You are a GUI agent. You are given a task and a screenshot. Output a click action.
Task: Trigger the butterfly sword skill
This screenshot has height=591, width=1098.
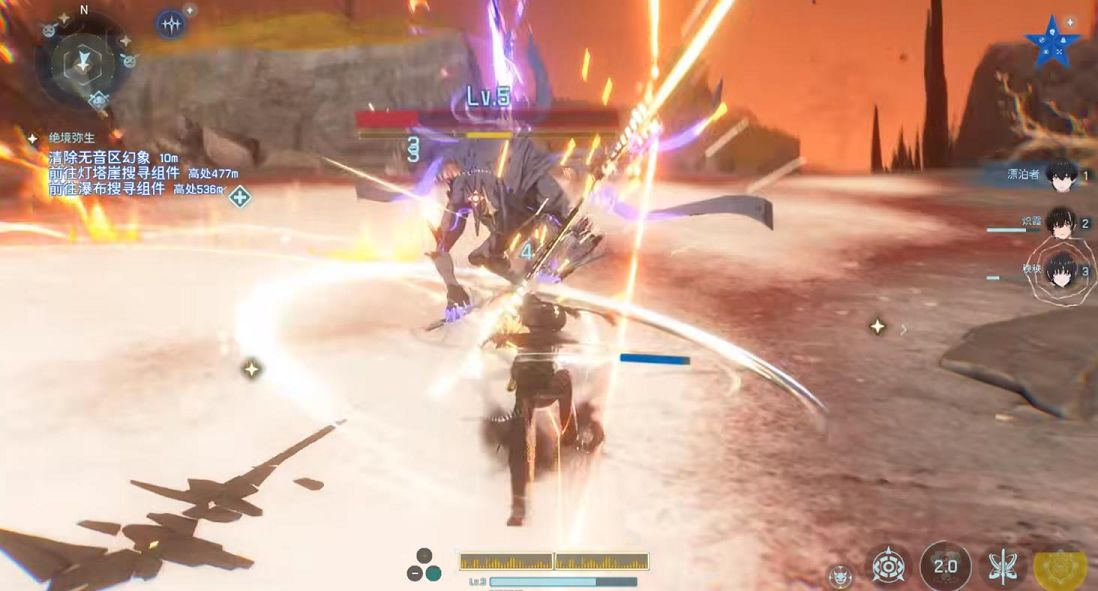(1002, 568)
